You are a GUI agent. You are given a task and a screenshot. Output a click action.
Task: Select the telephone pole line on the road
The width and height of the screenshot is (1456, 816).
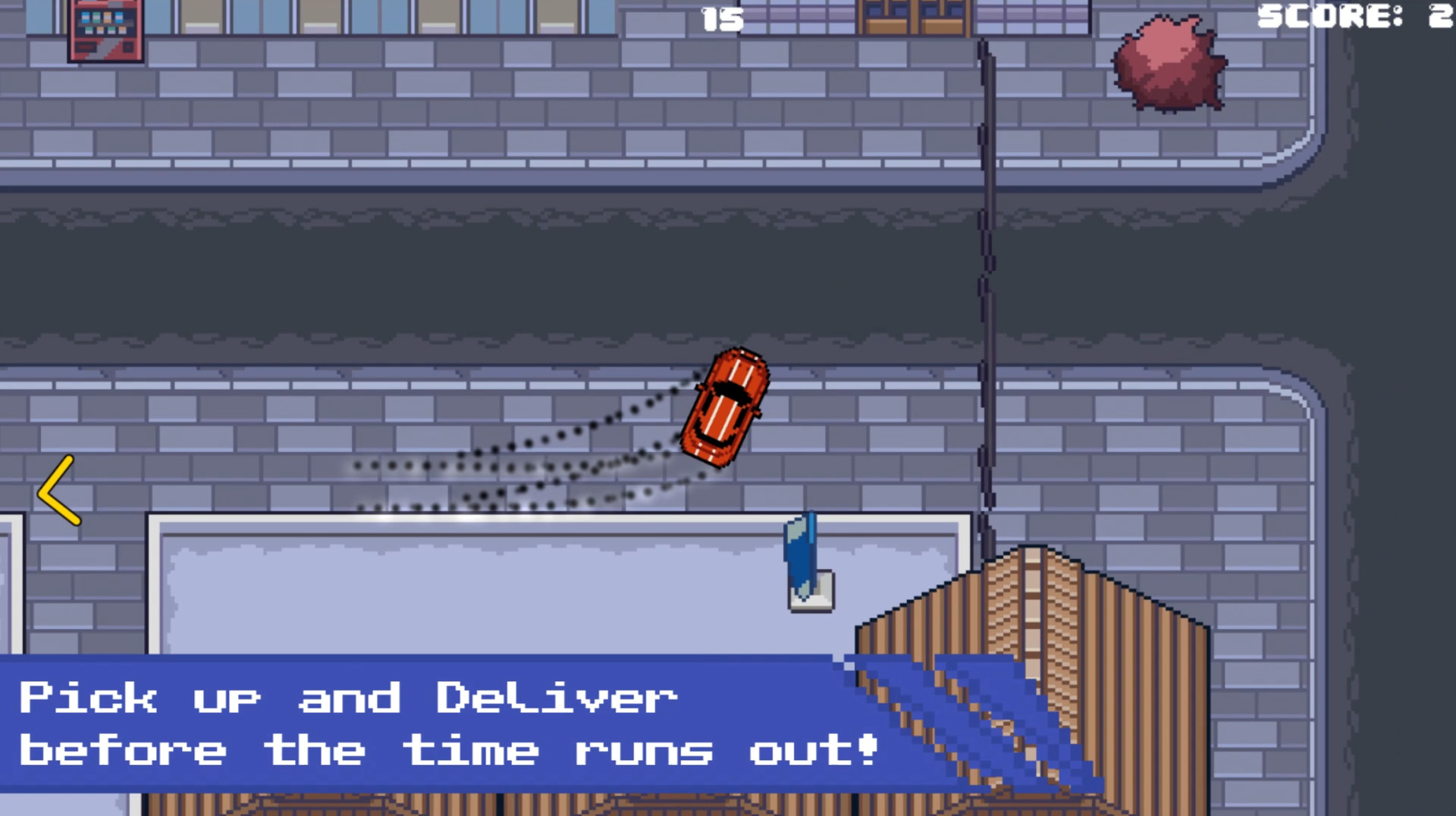point(986,265)
